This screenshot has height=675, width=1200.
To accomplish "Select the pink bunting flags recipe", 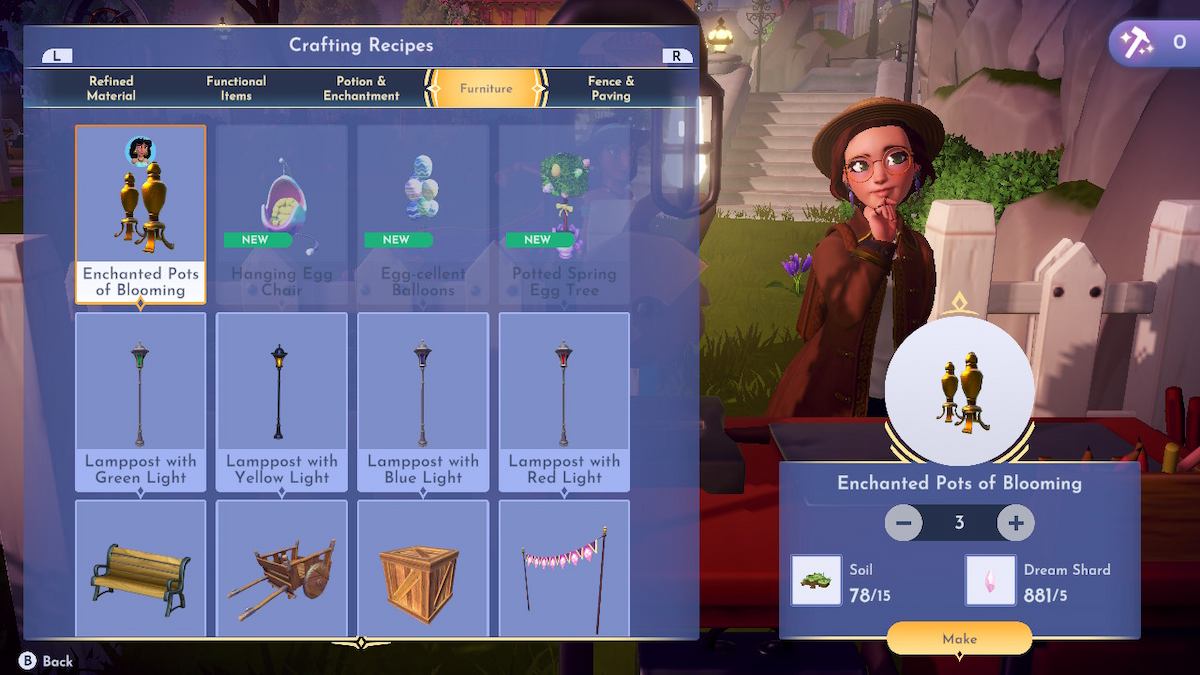I will point(564,568).
